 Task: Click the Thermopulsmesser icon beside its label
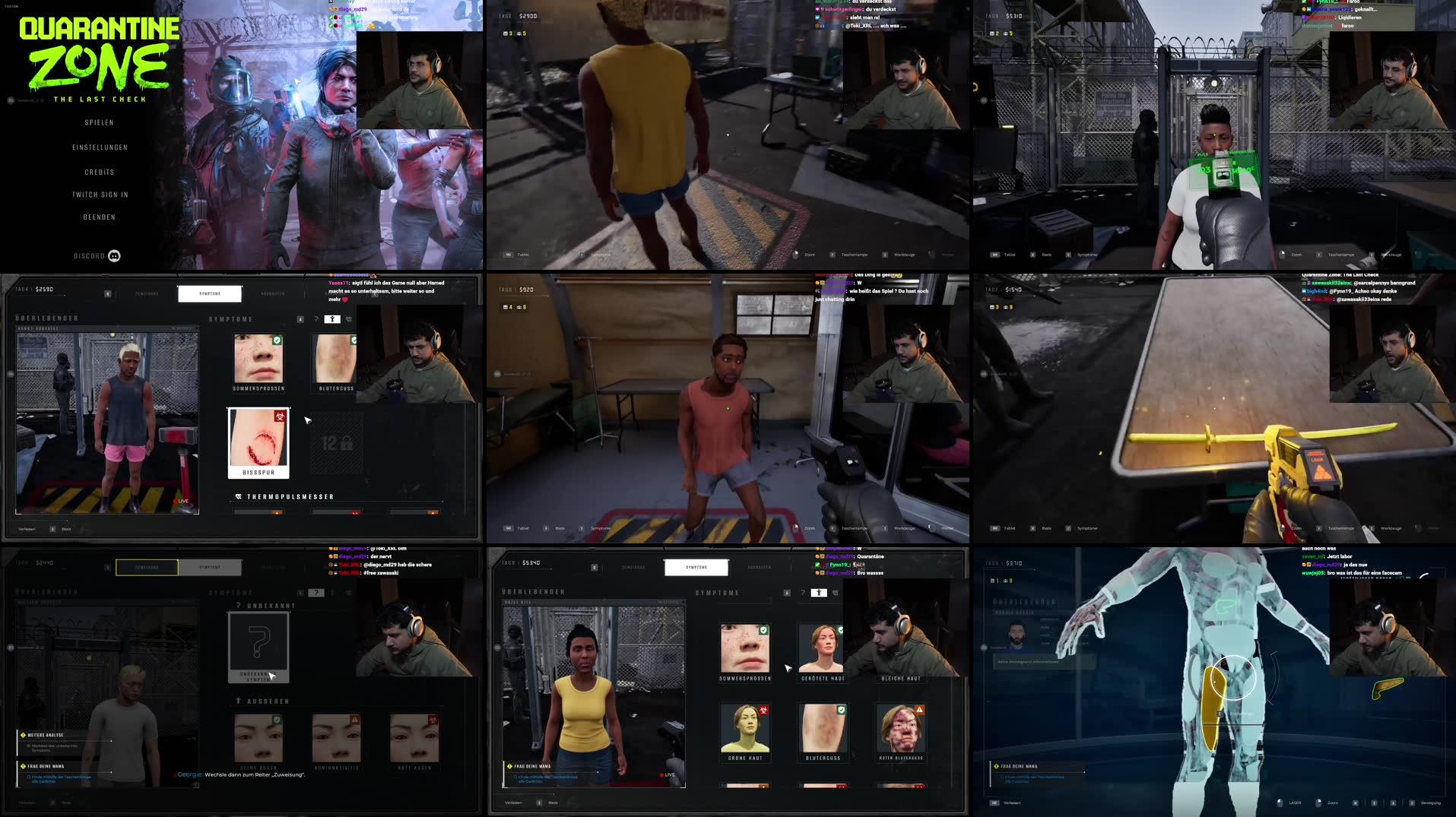pyautogui.click(x=240, y=496)
